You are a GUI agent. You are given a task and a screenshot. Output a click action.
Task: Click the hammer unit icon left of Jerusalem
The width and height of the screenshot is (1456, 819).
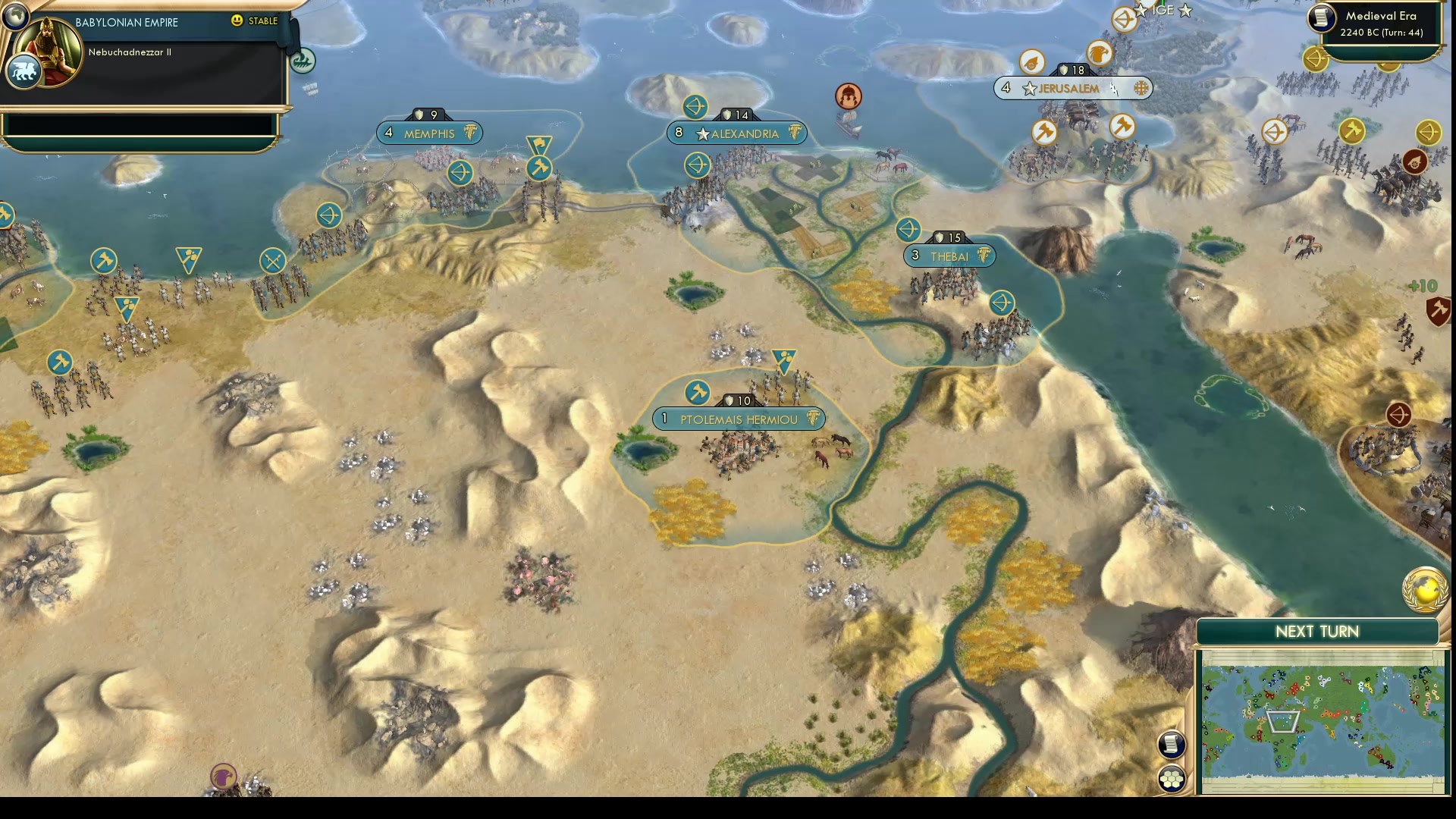point(1044,133)
